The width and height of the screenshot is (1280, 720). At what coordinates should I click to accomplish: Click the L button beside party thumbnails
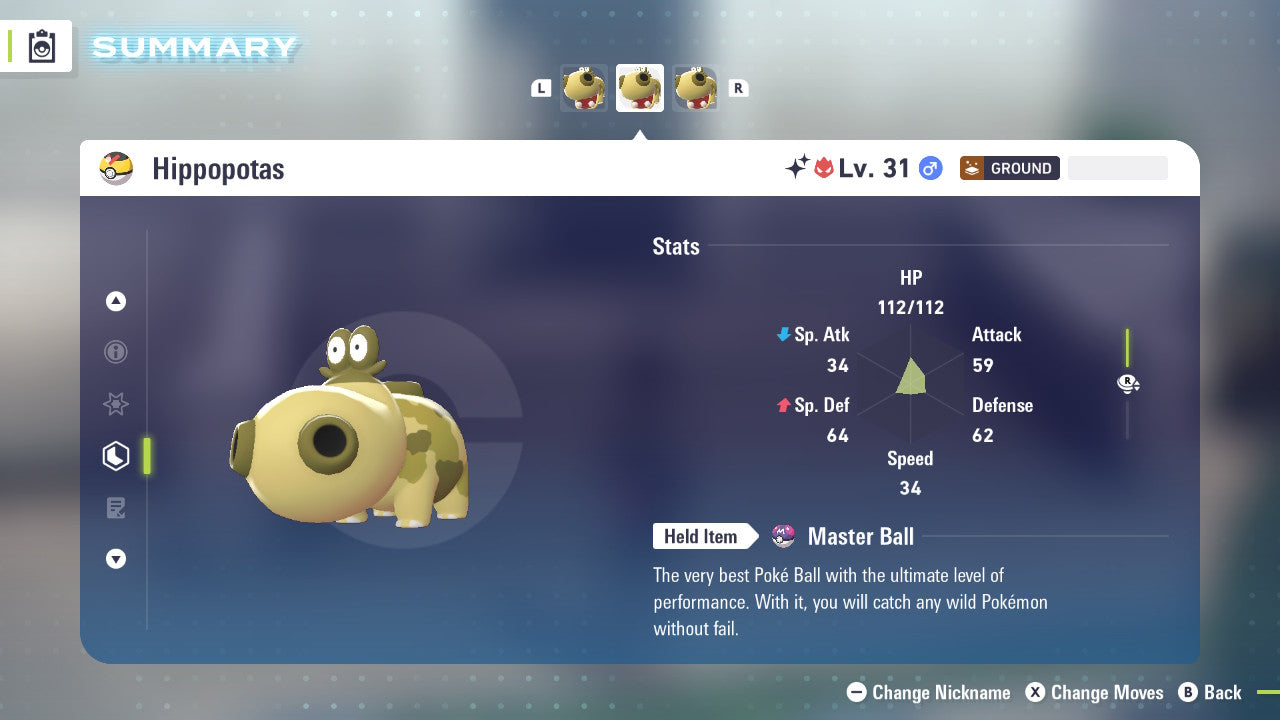click(x=541, y=88)
